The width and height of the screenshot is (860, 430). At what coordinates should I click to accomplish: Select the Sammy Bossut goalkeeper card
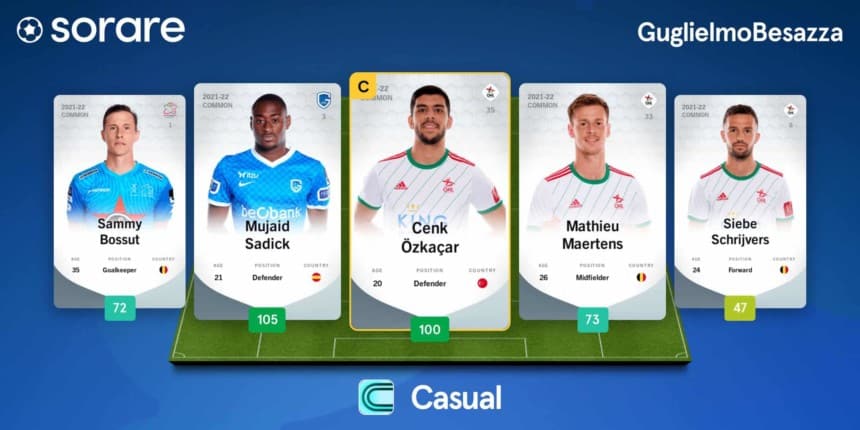coord(119,200)
